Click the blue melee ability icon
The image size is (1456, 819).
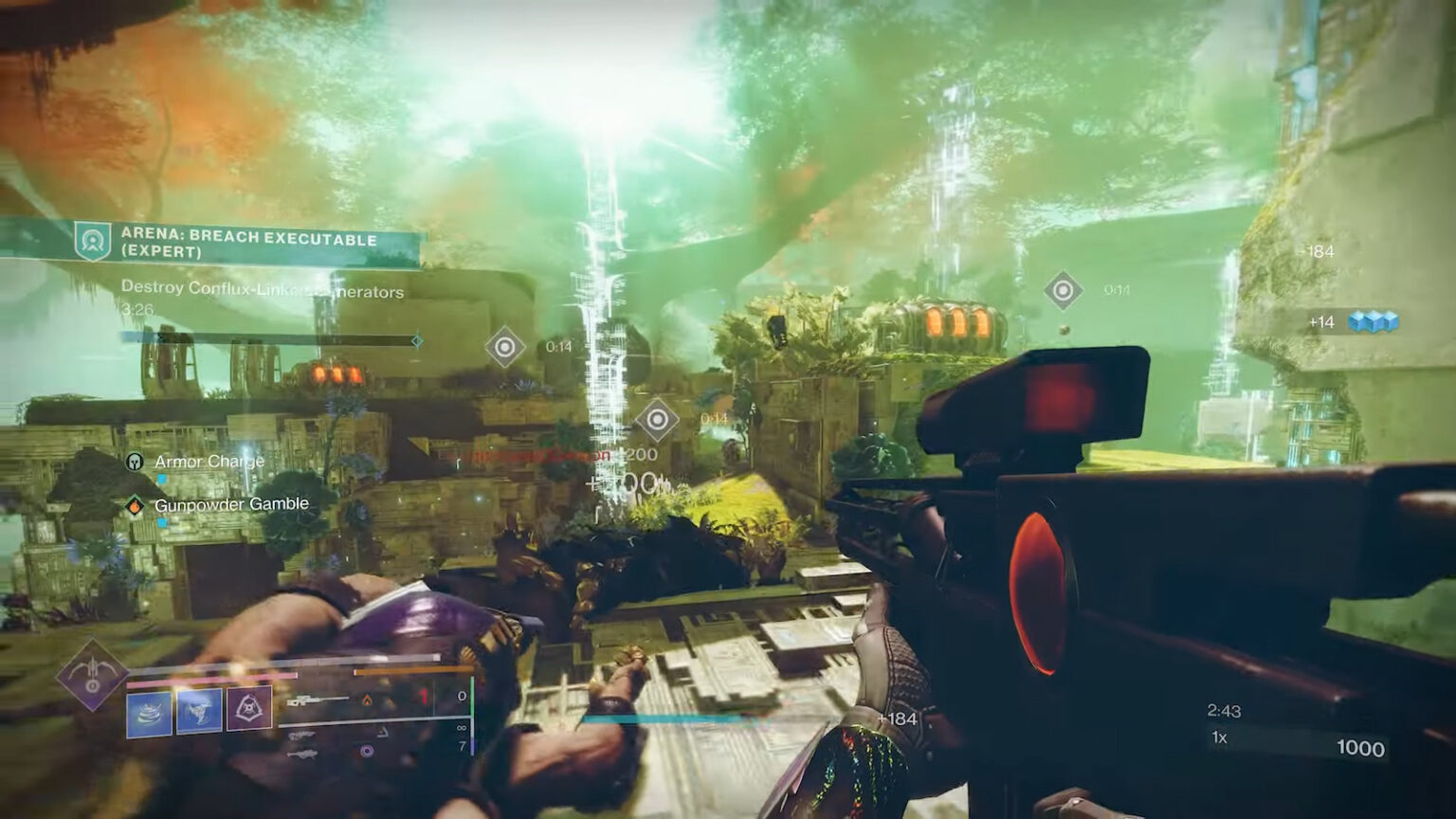199,711
